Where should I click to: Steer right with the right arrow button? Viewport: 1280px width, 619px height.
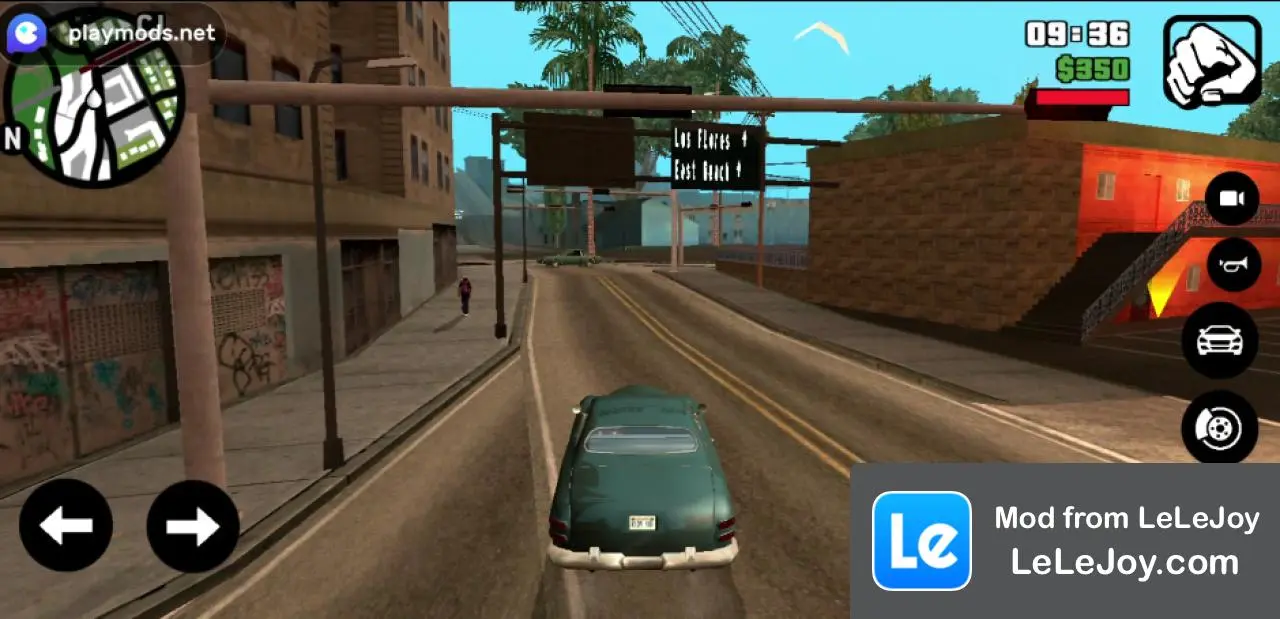click(193, 525)
